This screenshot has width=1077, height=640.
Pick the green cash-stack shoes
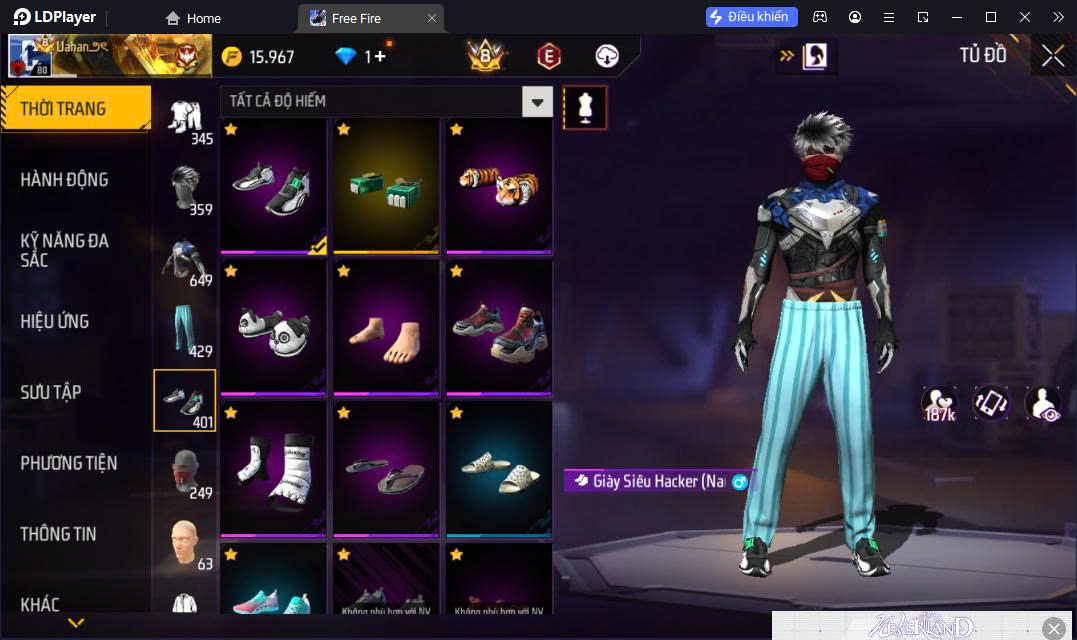386,185
